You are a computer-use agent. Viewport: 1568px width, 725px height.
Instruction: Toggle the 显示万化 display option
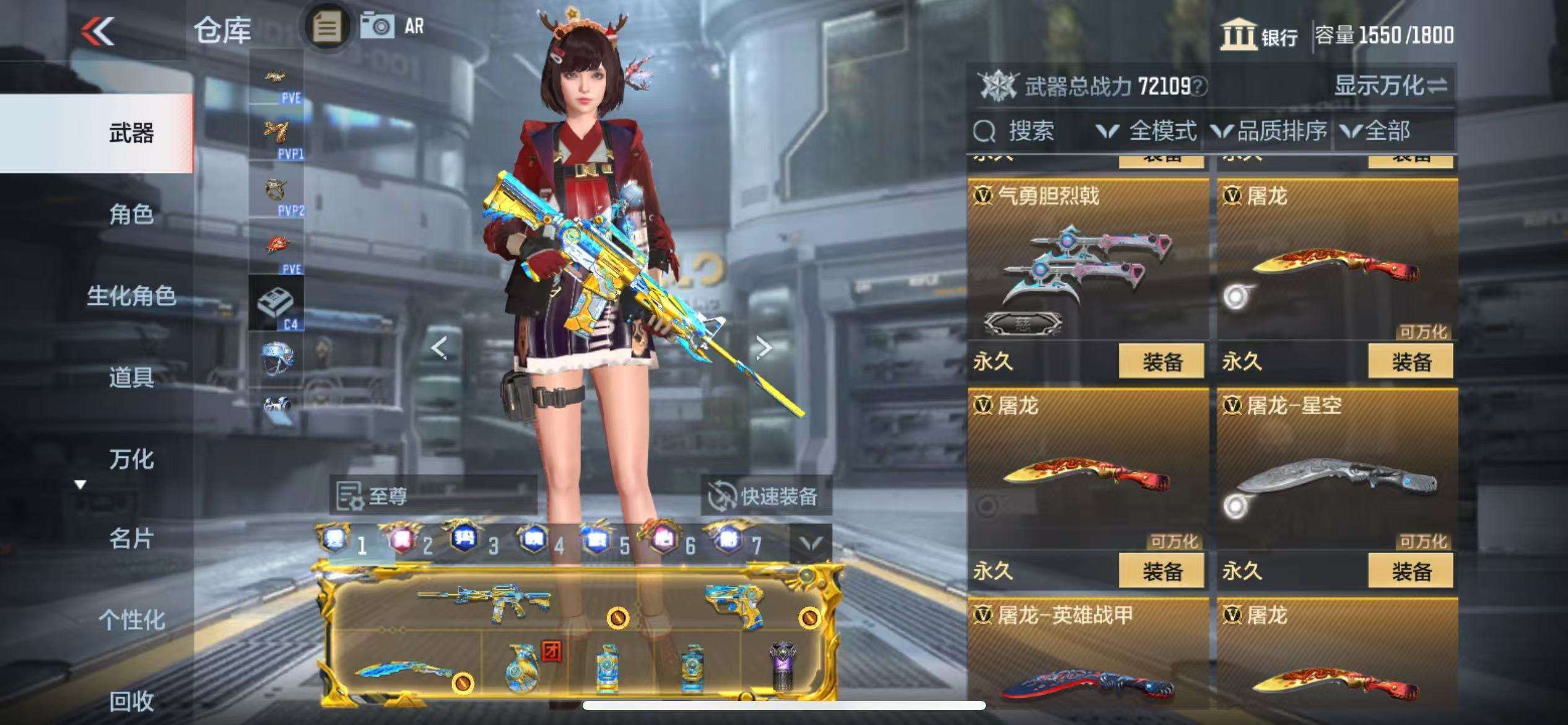click(1390, 86)
